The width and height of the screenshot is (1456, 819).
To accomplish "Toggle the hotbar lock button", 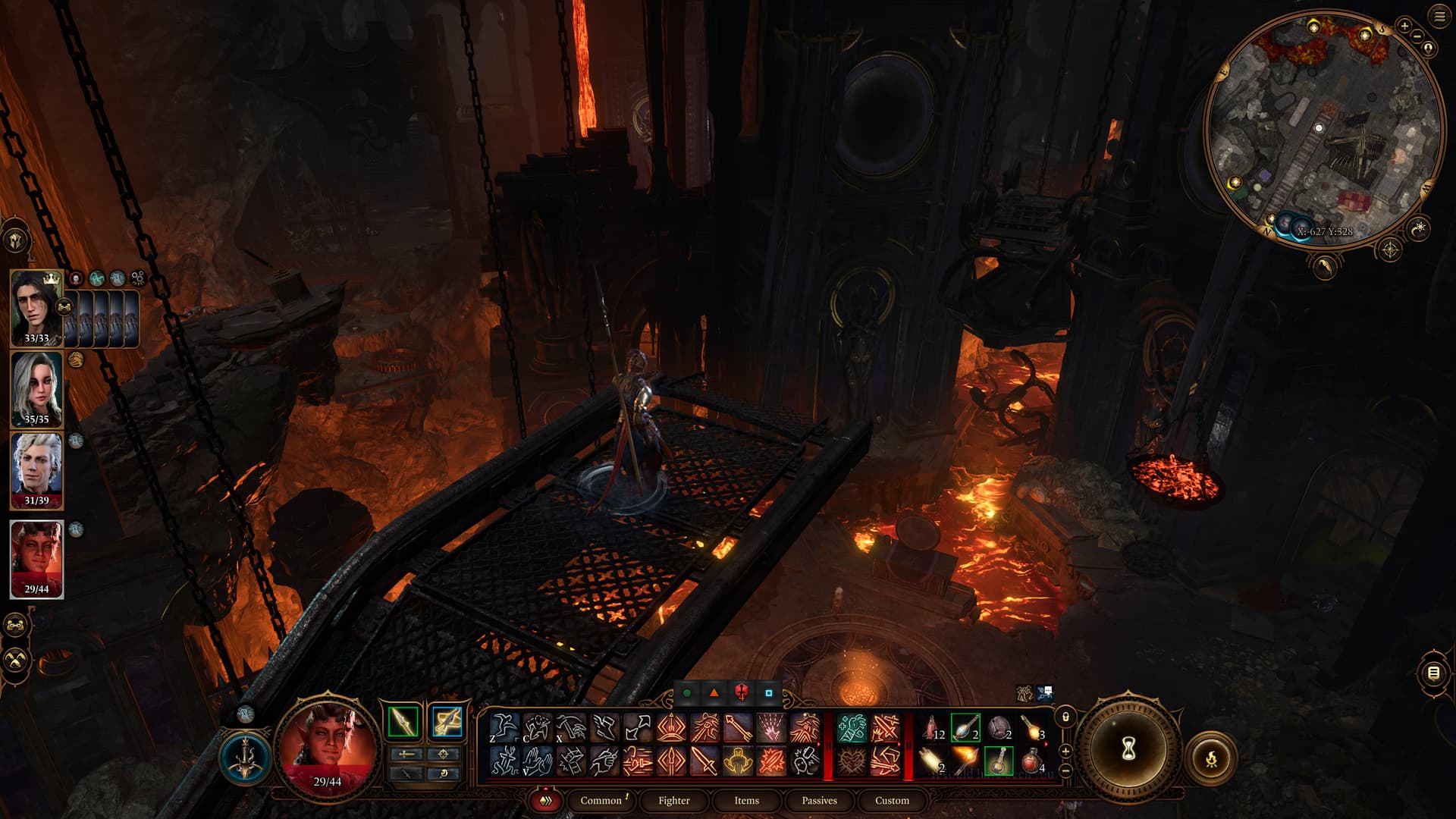I will point(1065,717).
